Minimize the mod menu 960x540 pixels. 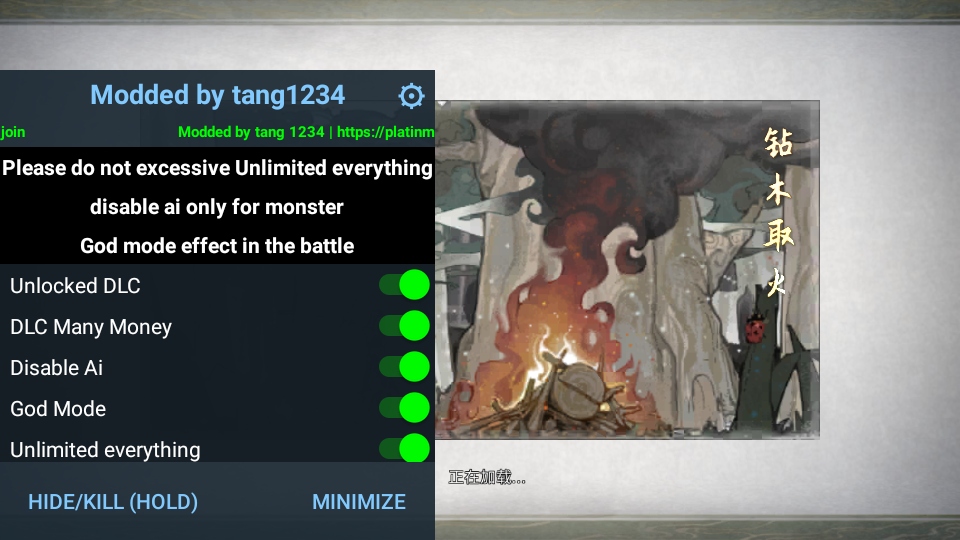[359, 502]
